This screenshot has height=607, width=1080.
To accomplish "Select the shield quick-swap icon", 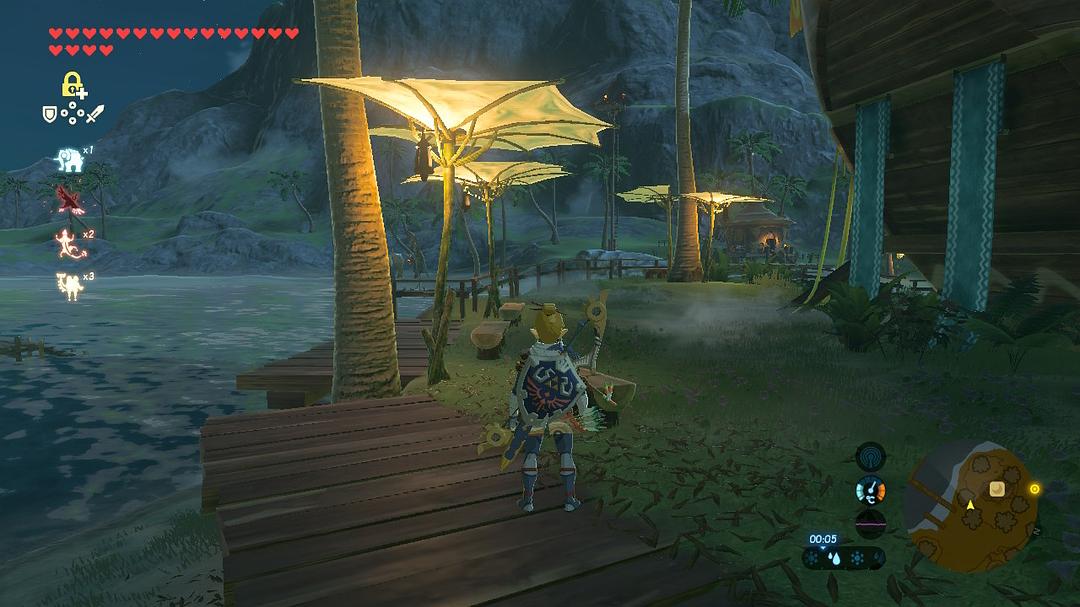I will point(48,115).
